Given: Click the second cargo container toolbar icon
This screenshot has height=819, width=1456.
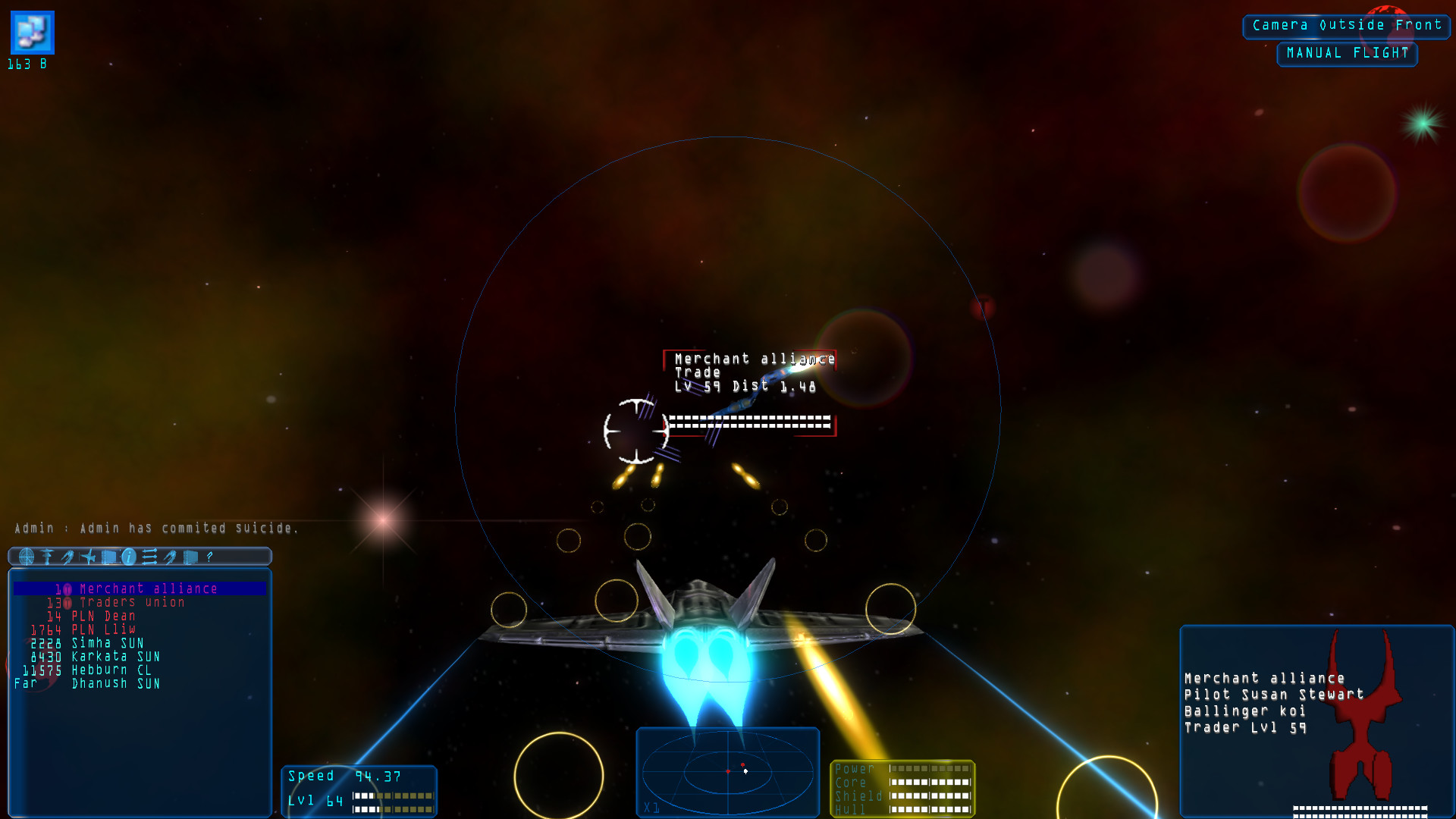Looking at the screenshot, I should tap(190, 557).
